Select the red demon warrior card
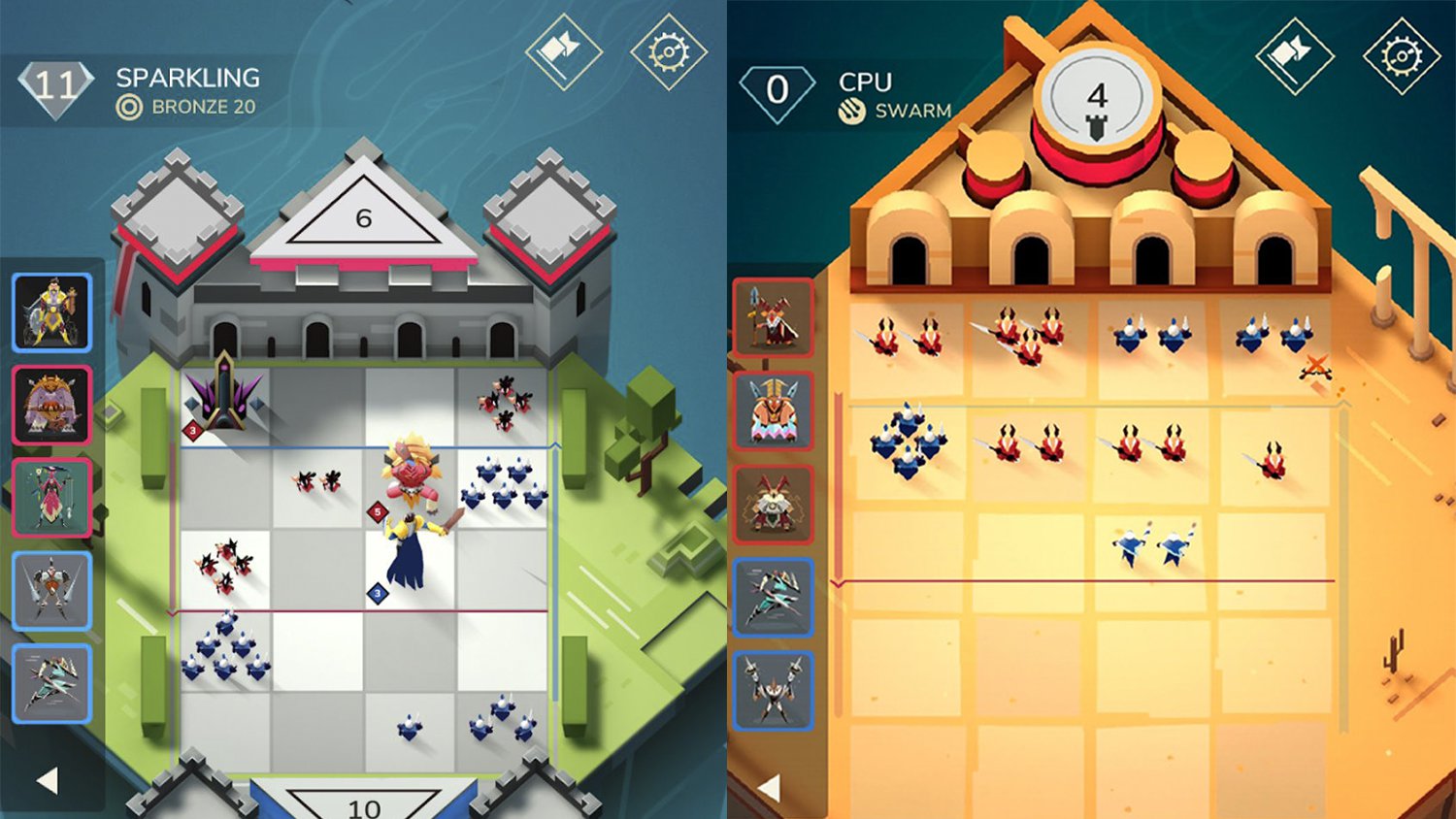Image resolution: width=1456 pixels, height=819 pixels. pos(774,502)
